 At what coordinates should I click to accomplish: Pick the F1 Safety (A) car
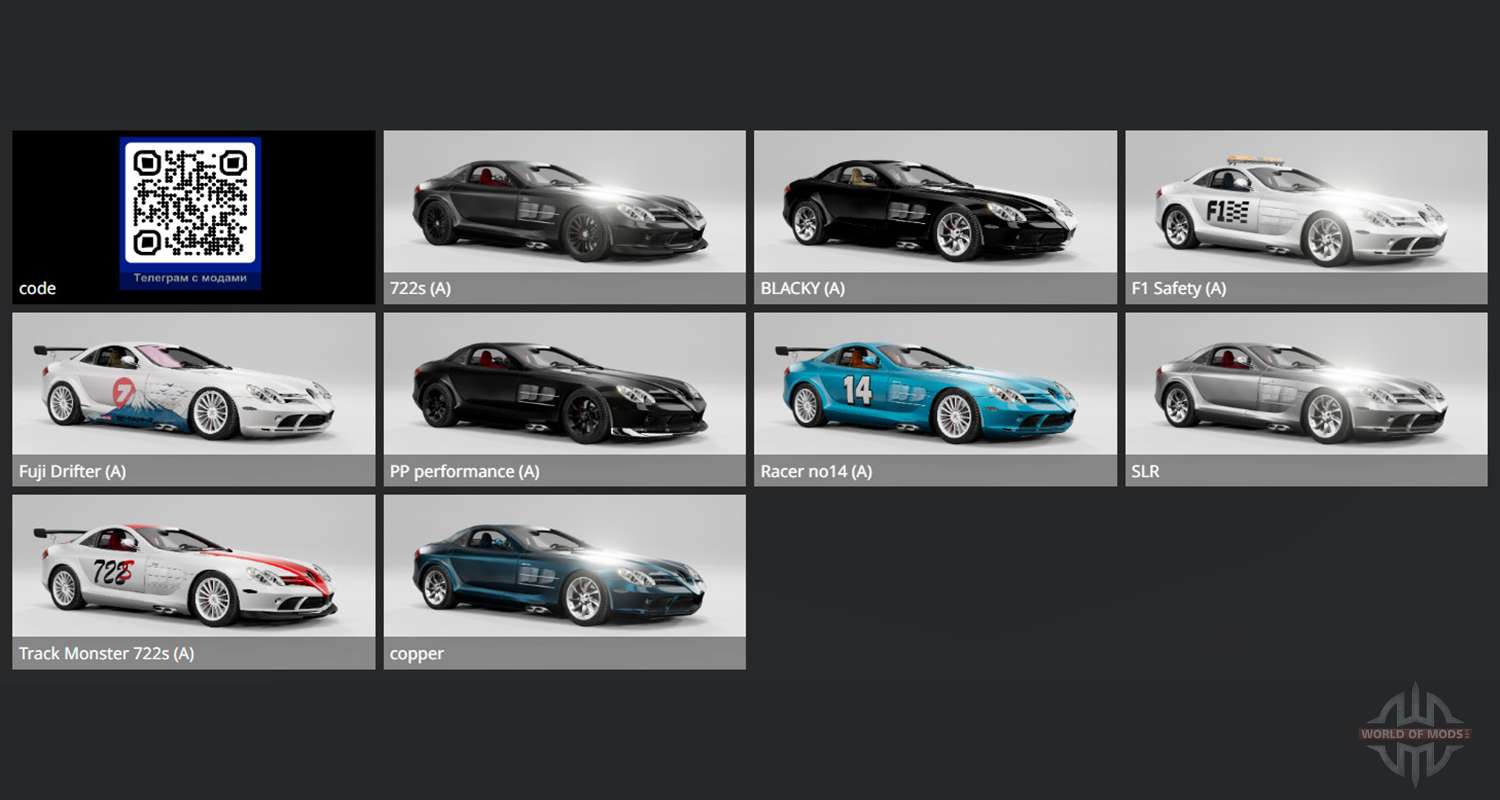pyautogui.click(x=1306, y=216)
